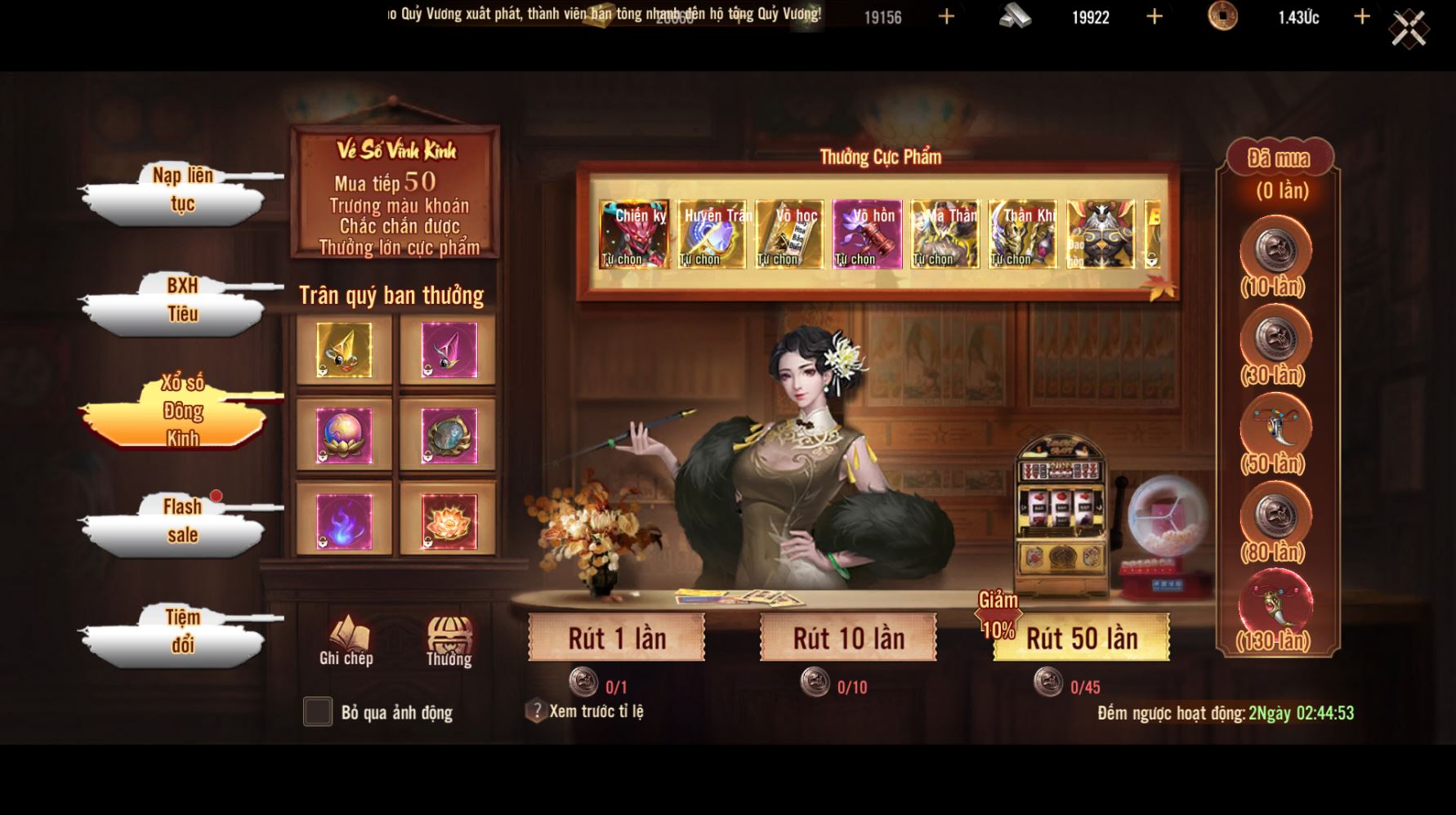The width and height of the screenshot is (1456, 815).
Task: Claim the 130 lần milestone reward
Action: [x=1274, y=605]
